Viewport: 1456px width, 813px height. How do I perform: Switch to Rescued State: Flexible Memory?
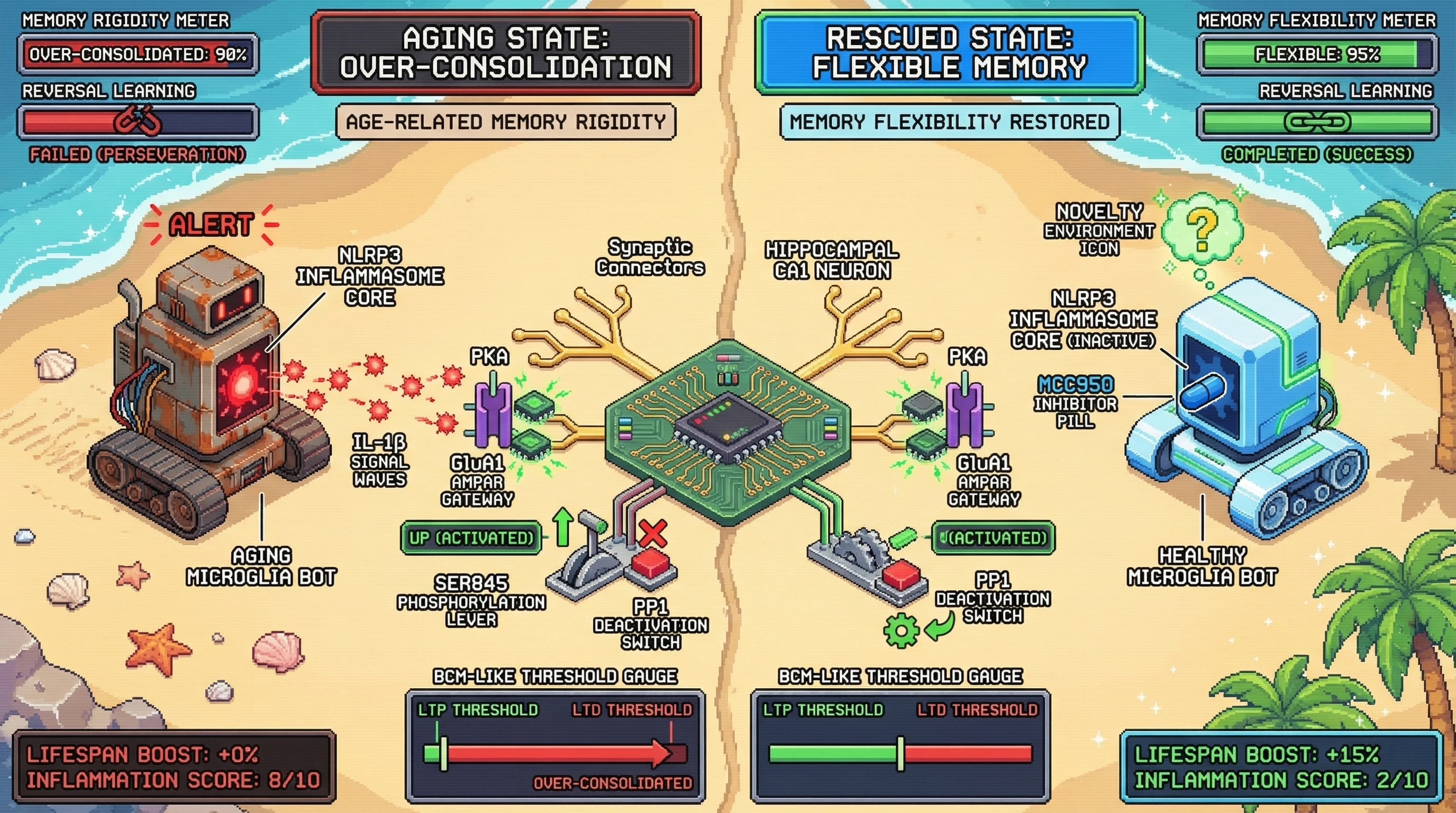coord(950,52)
